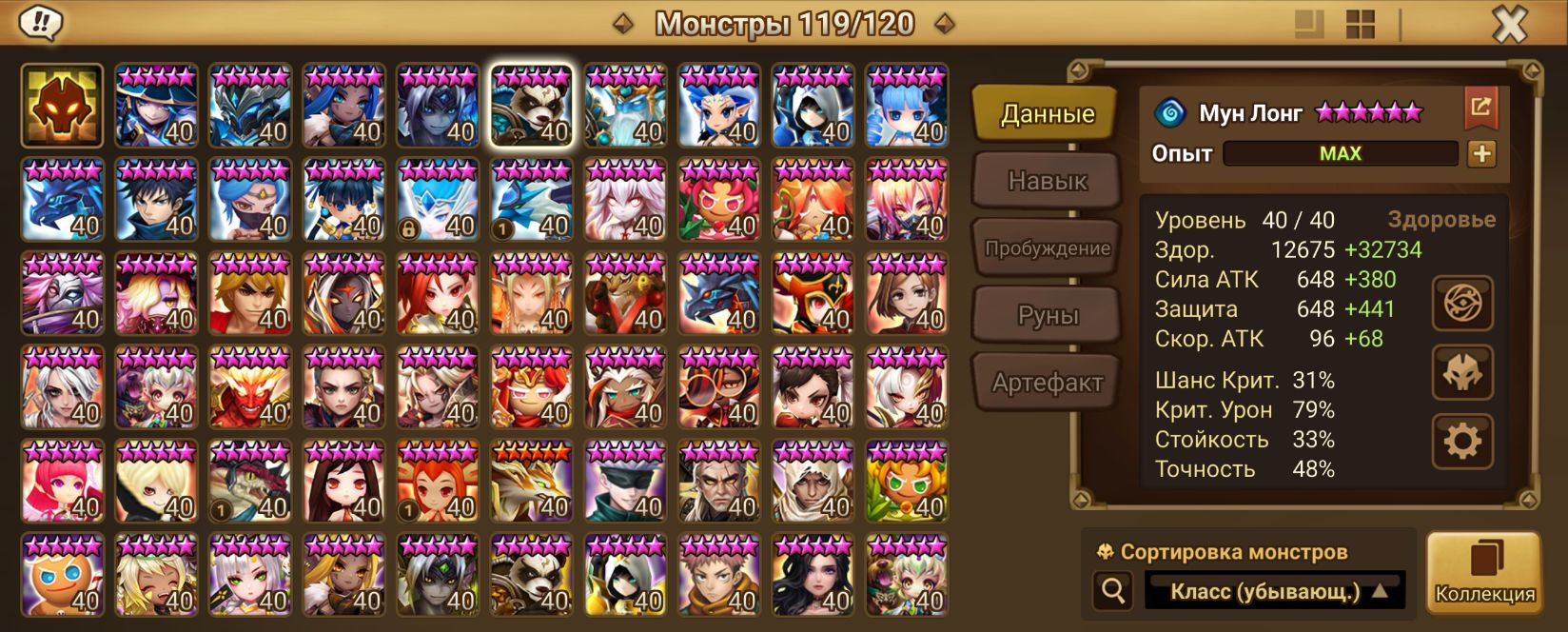Show the Пробуждение tab

click(1047, 248)
